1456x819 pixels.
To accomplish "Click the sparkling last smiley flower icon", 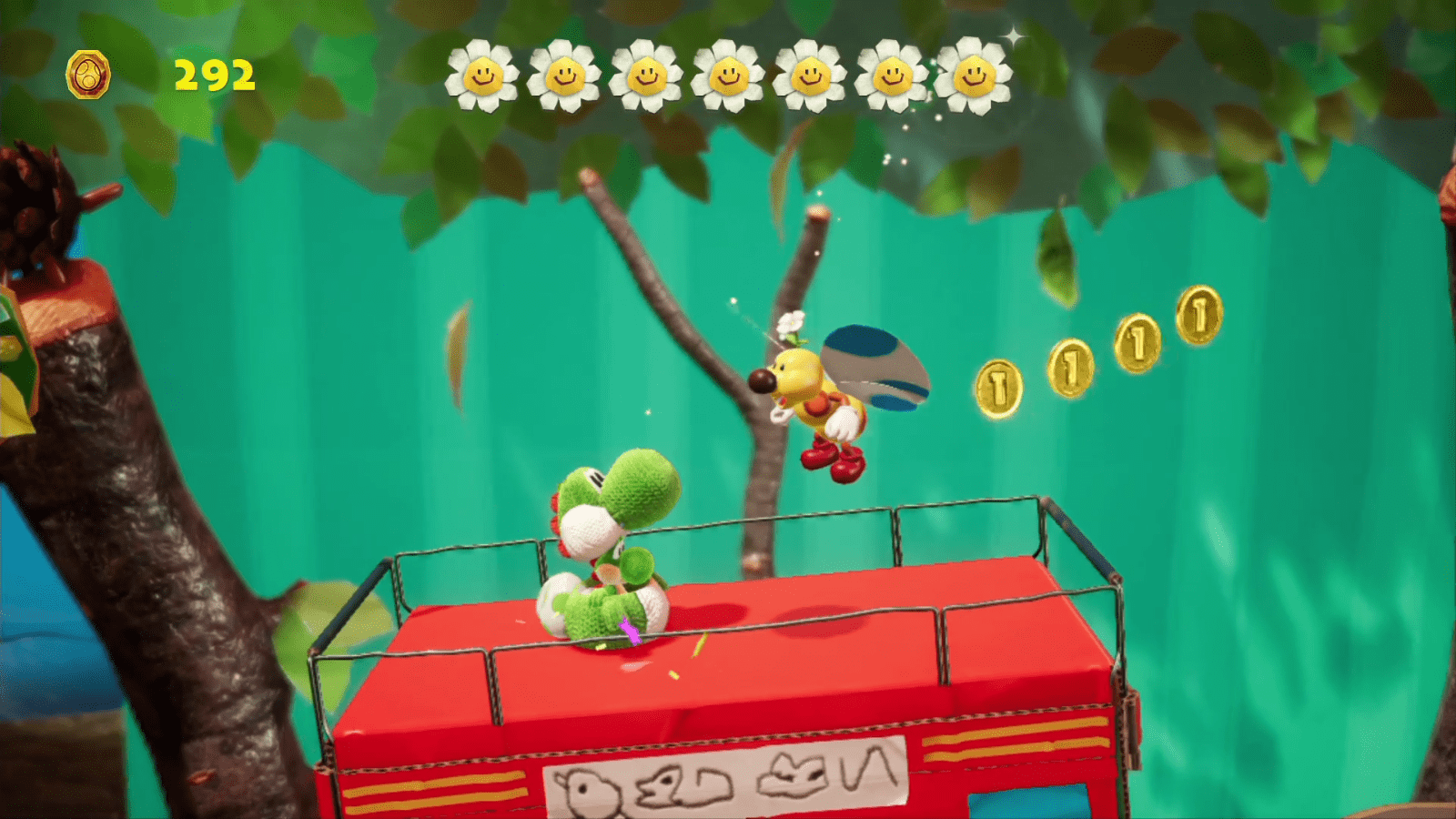I will click(x=974, y=76).
